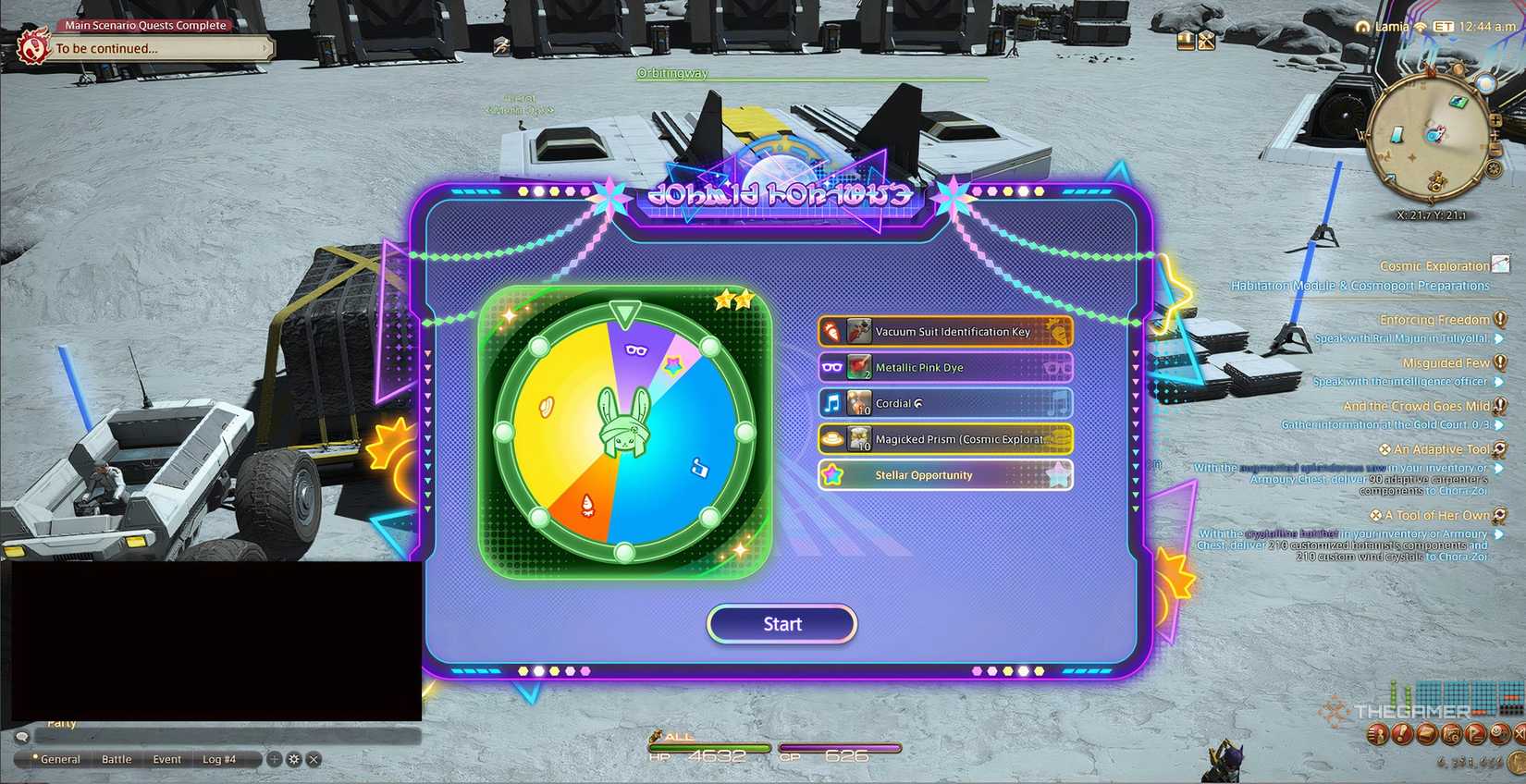Open the Log #4 chat tab
Viewport: 1526px width, 784px height.
coord(220,758)
